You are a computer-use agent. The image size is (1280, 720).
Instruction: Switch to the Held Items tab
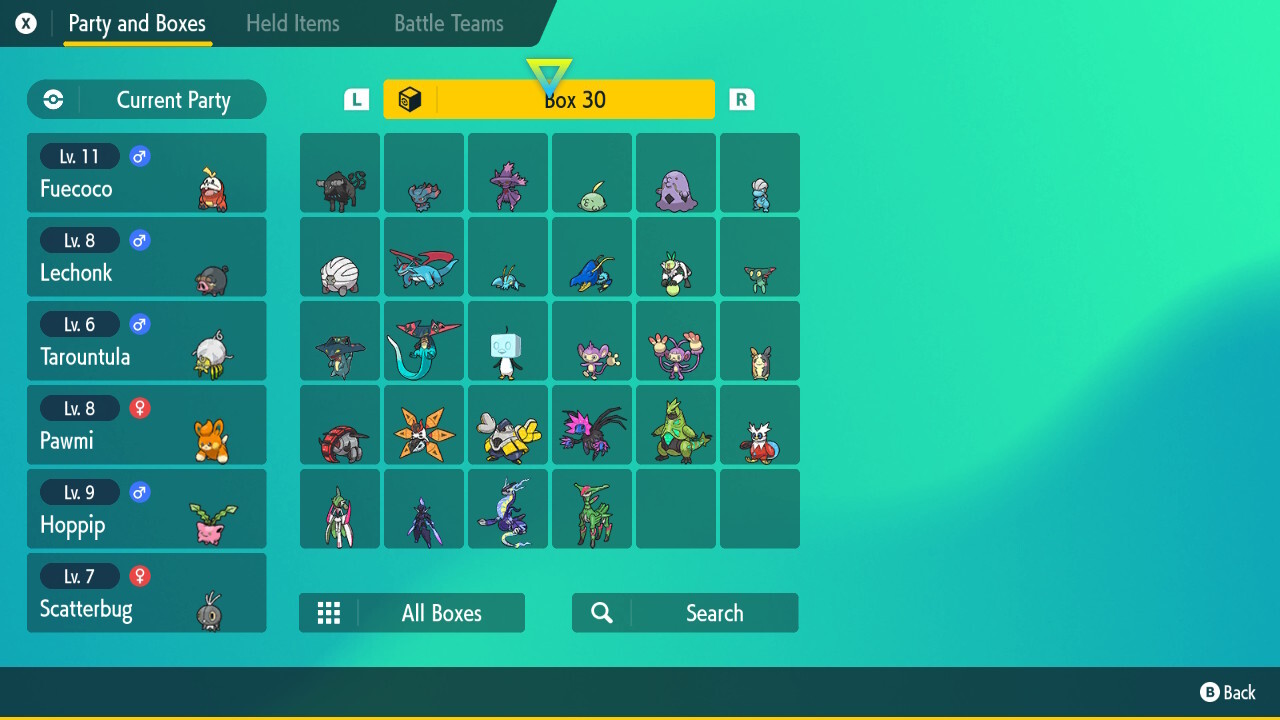point(292,23)
